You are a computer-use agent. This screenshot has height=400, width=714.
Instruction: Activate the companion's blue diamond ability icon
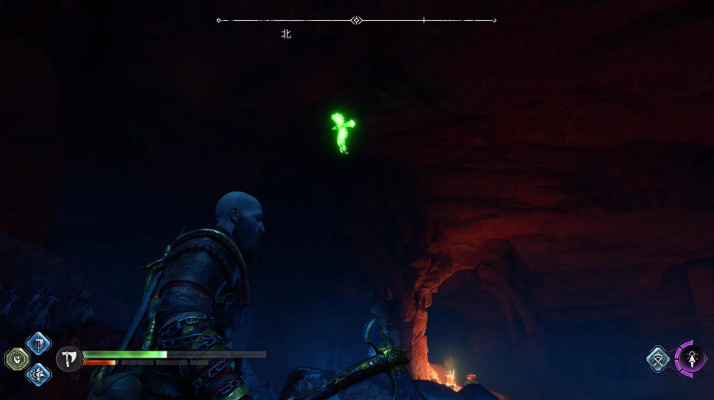[x=658, y=359]
